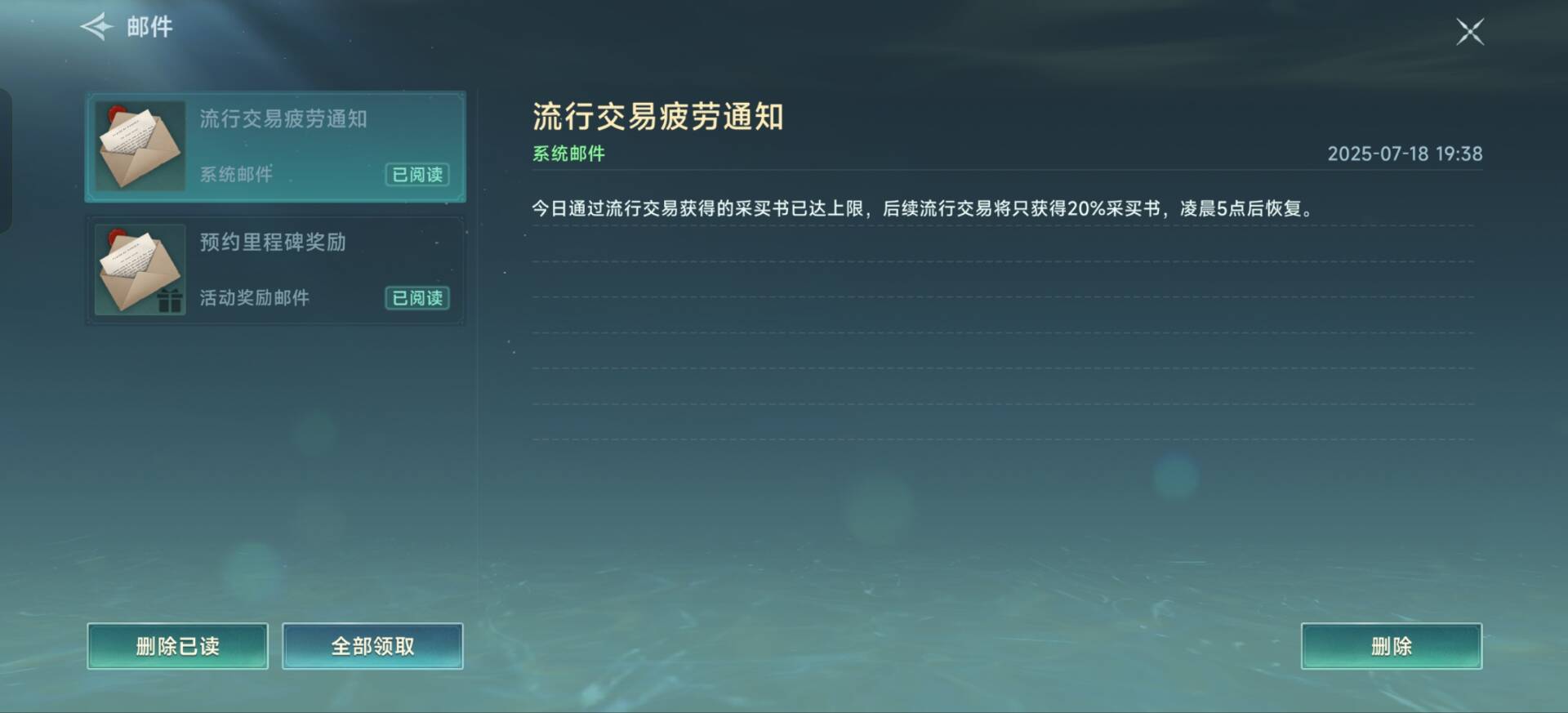
Task: Click the gift icon on the 预约里程碑奖励 mail
Action: pyautogui.click(x=170, y=301)
